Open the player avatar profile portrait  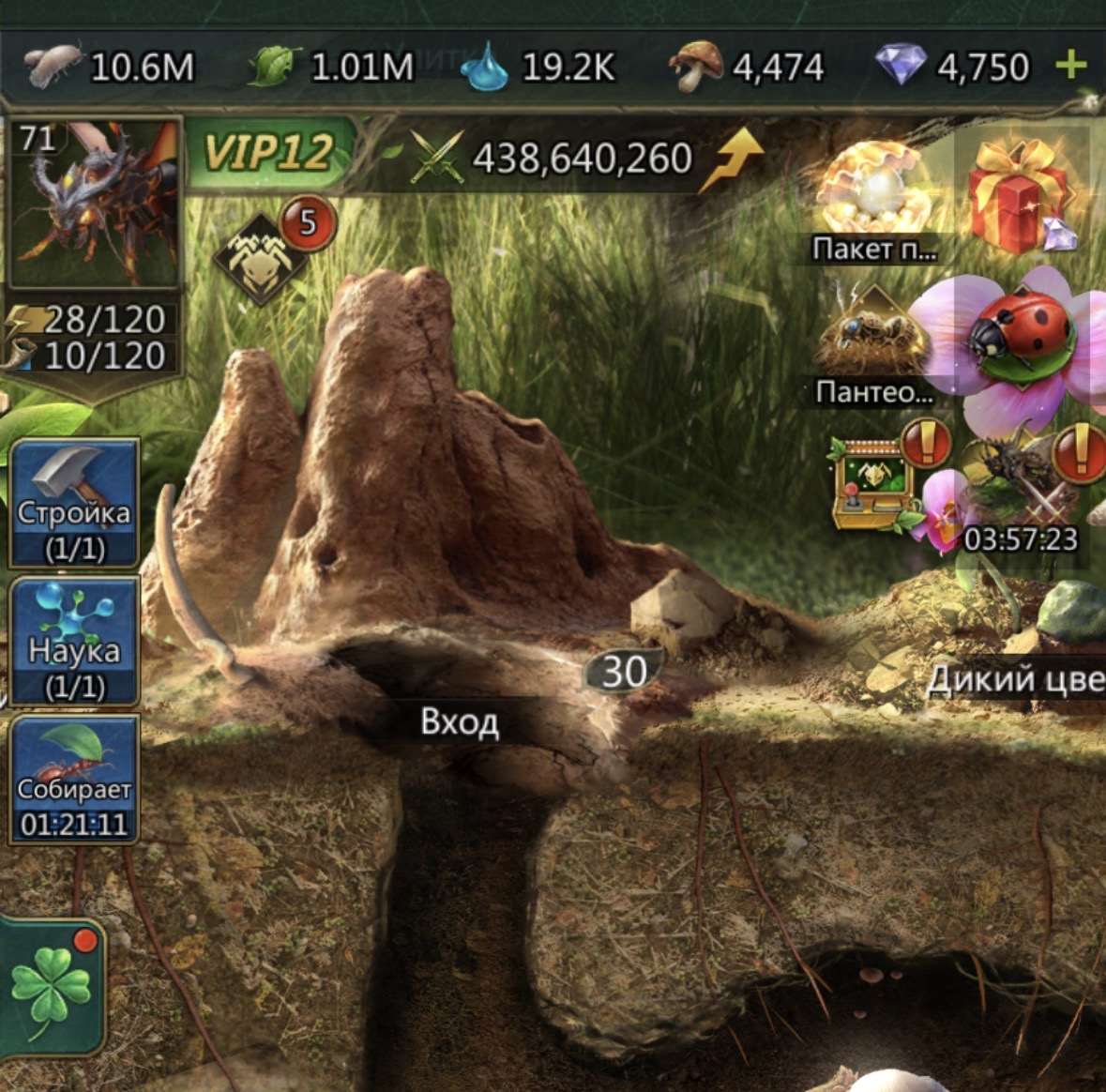pyautogui.click(x=92, y=204)
